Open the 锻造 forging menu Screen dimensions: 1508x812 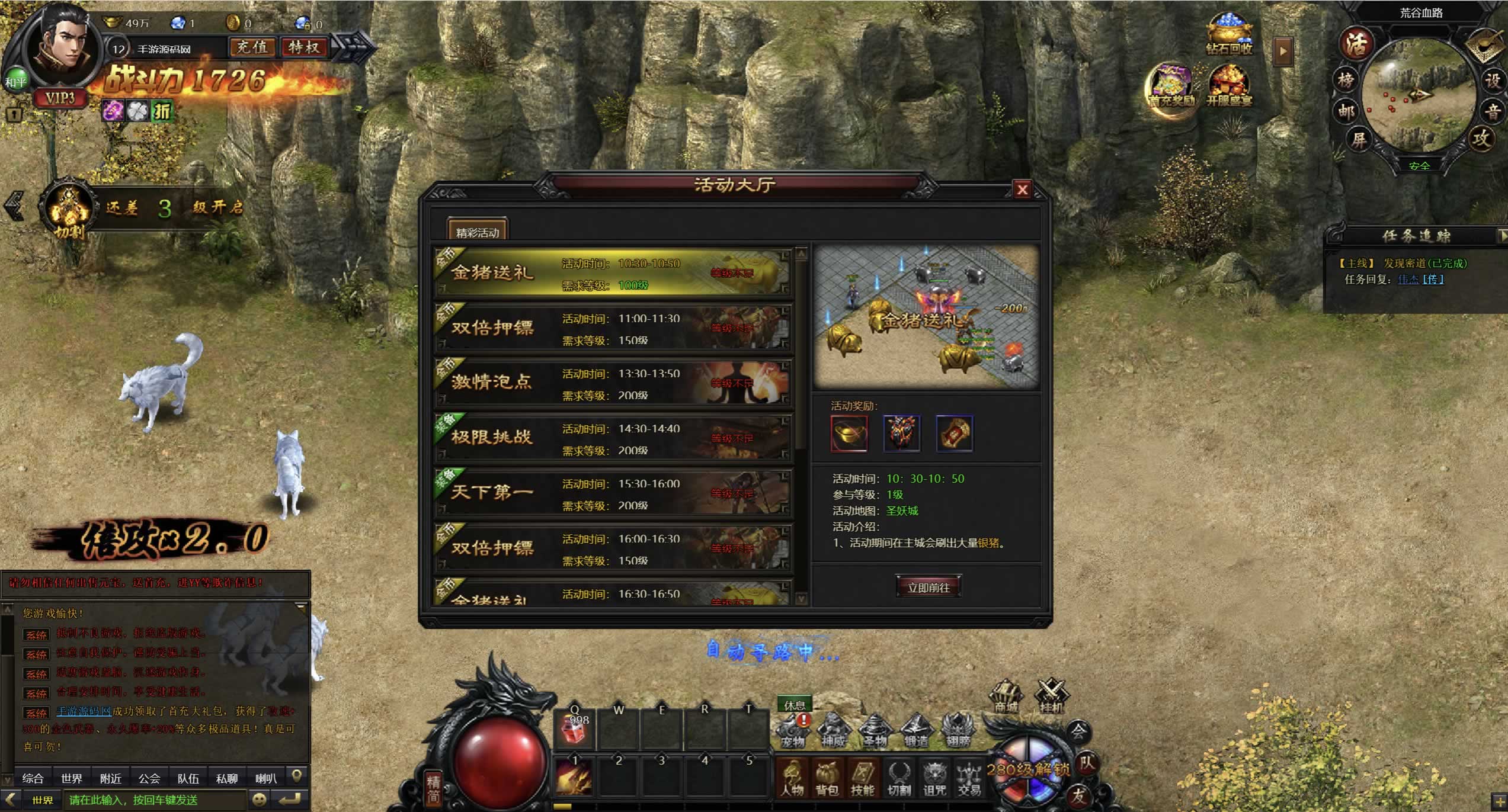(916, 731)
